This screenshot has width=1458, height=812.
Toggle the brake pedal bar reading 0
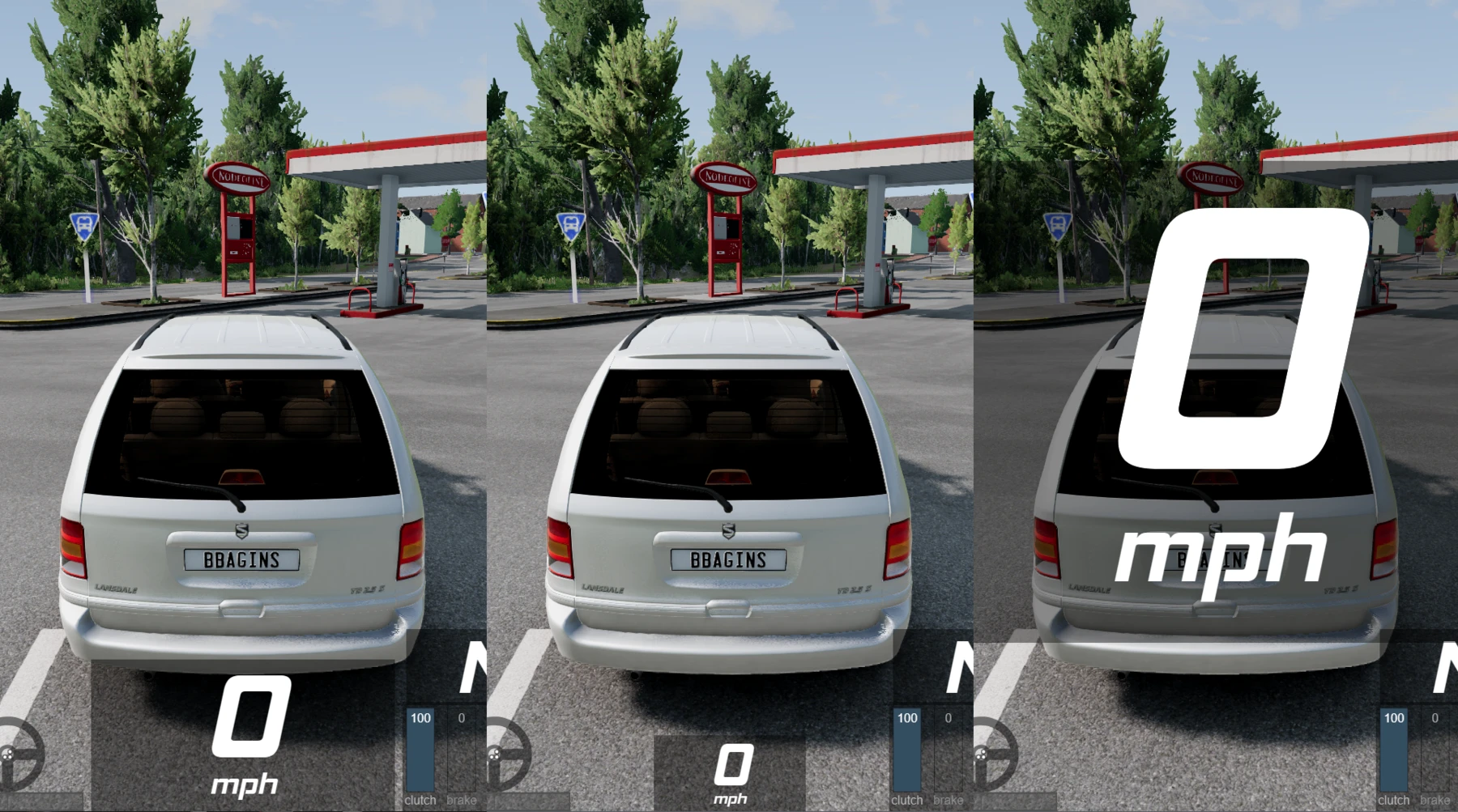point(460,749)
